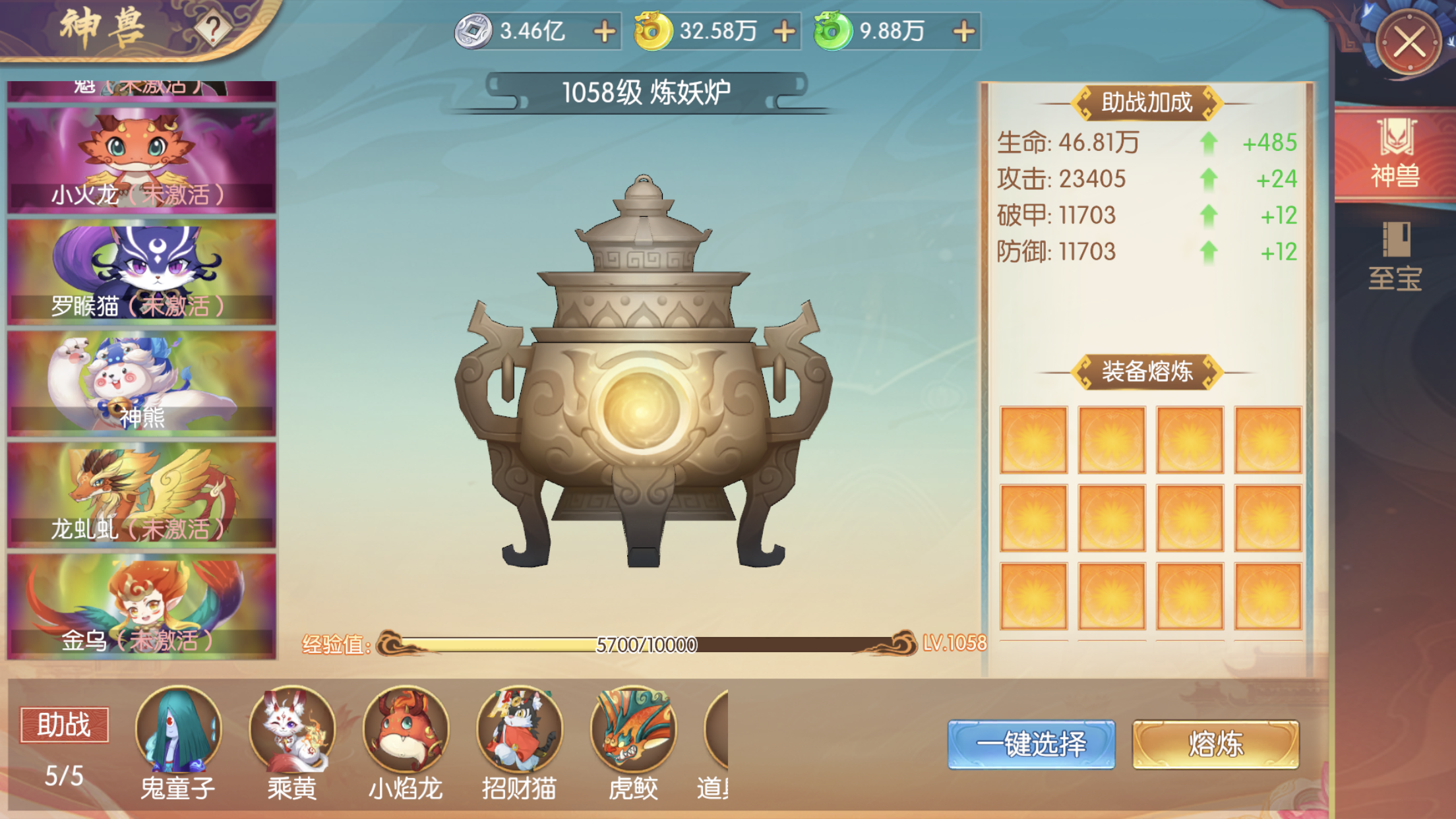Select 龙虬虬 in the beast list

(142, 494)
